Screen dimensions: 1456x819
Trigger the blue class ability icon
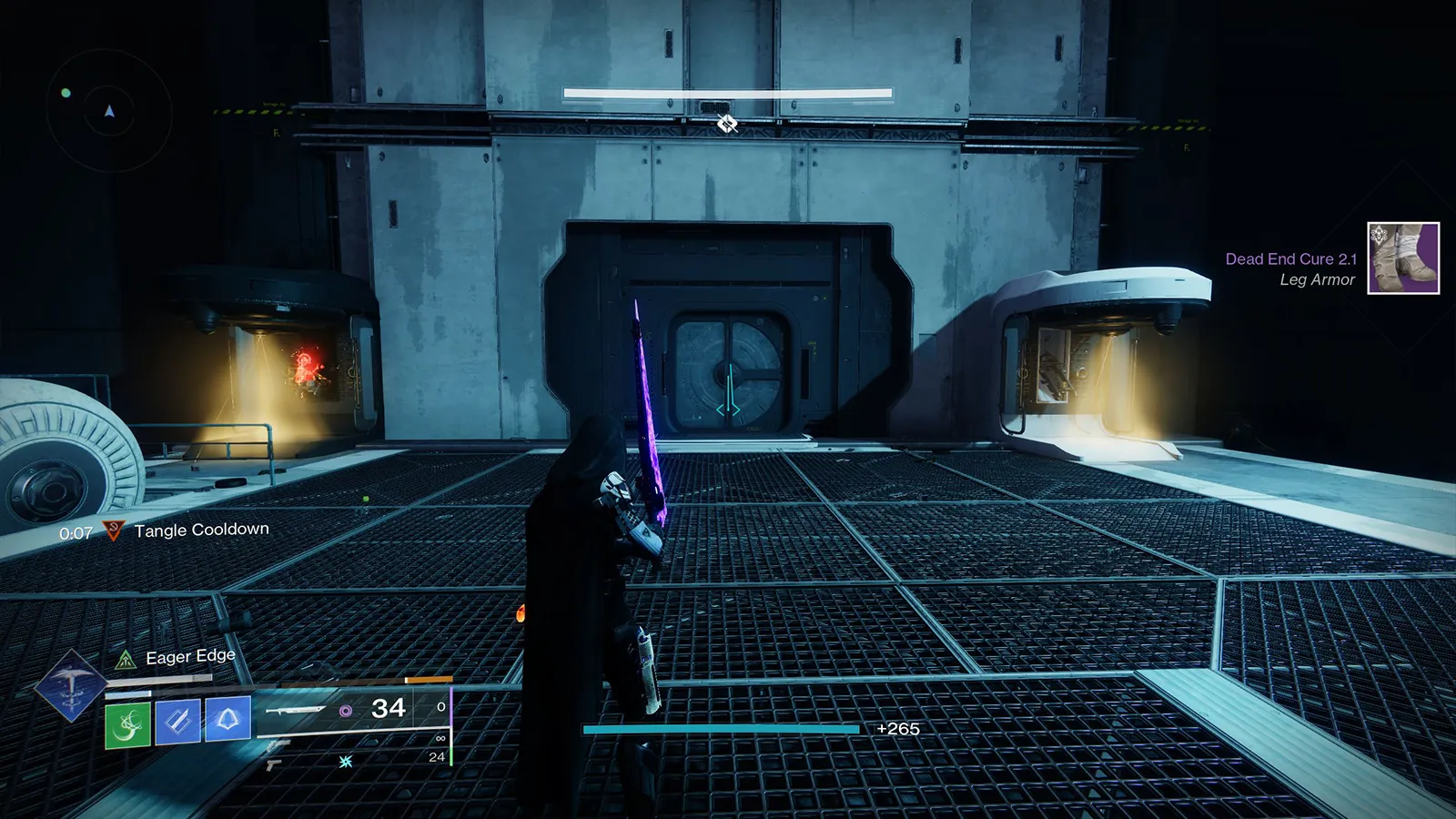click(227, 719)
